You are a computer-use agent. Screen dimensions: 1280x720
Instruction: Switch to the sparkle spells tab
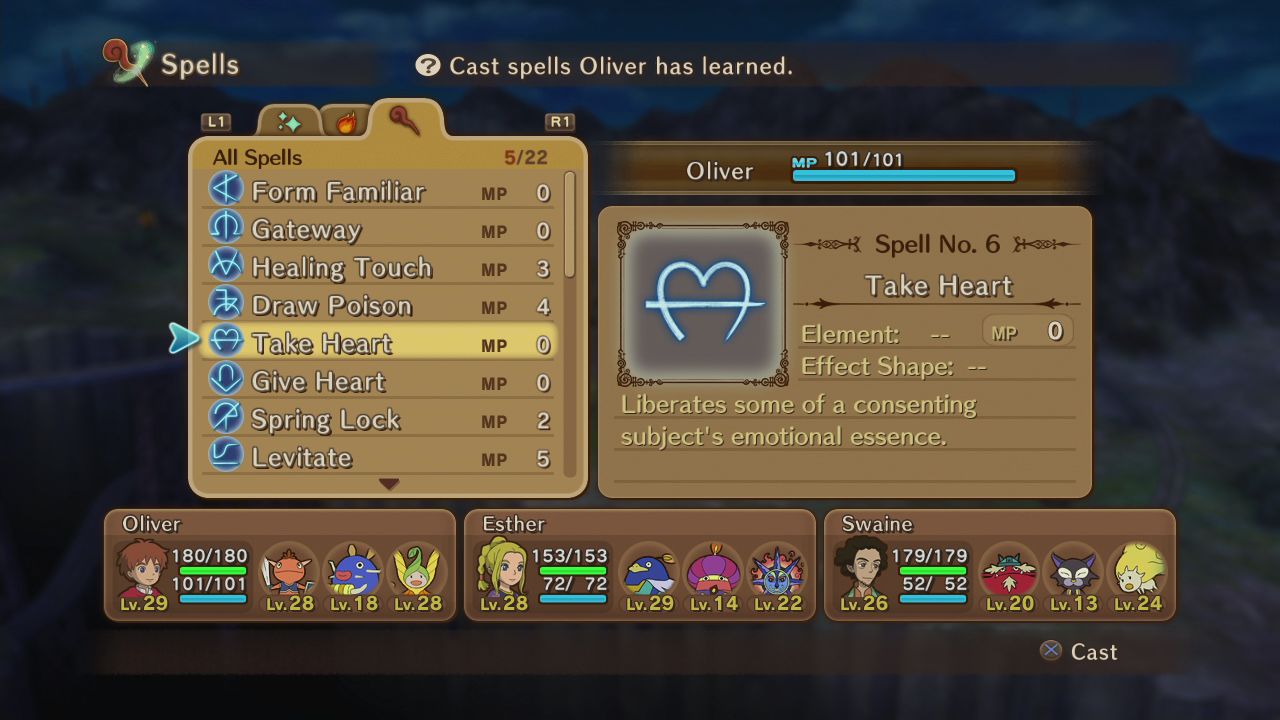click(x=289, y=122)
